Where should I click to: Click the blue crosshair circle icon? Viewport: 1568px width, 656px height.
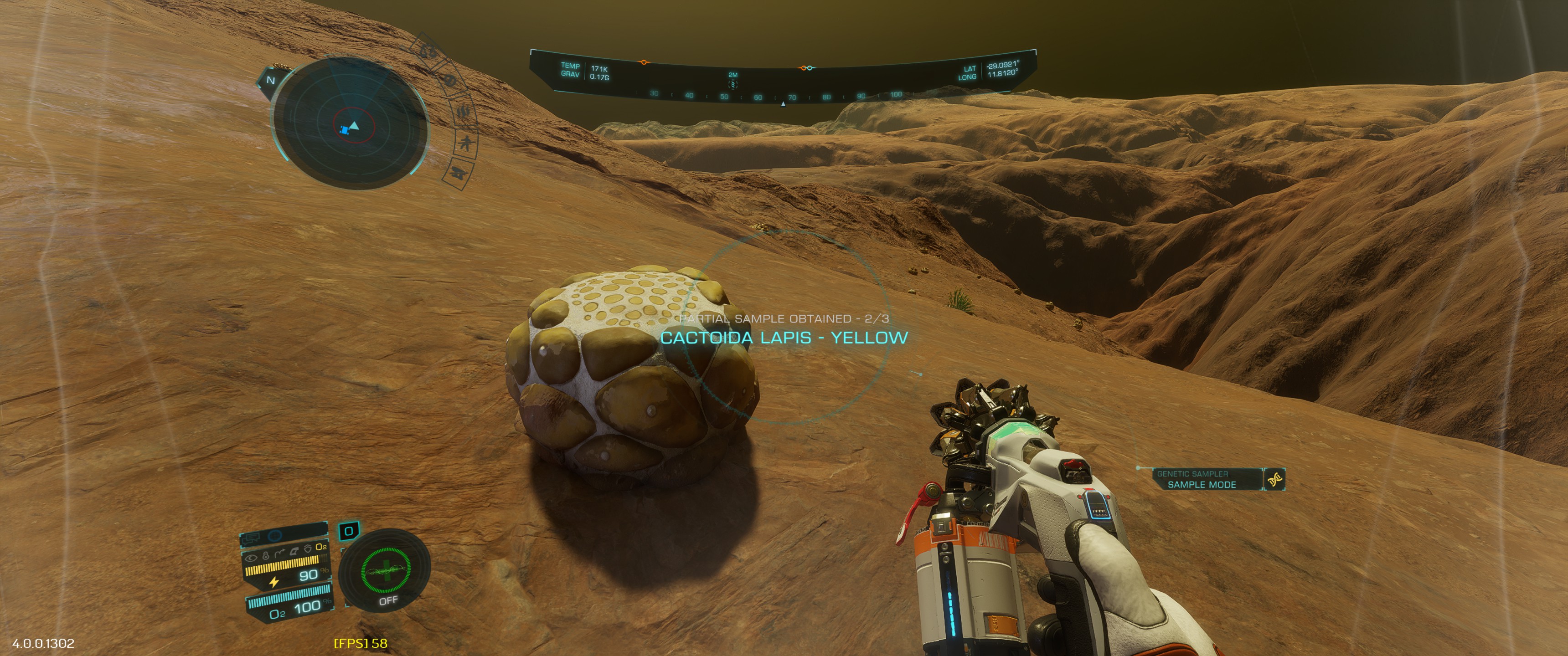tap(275, 536)
